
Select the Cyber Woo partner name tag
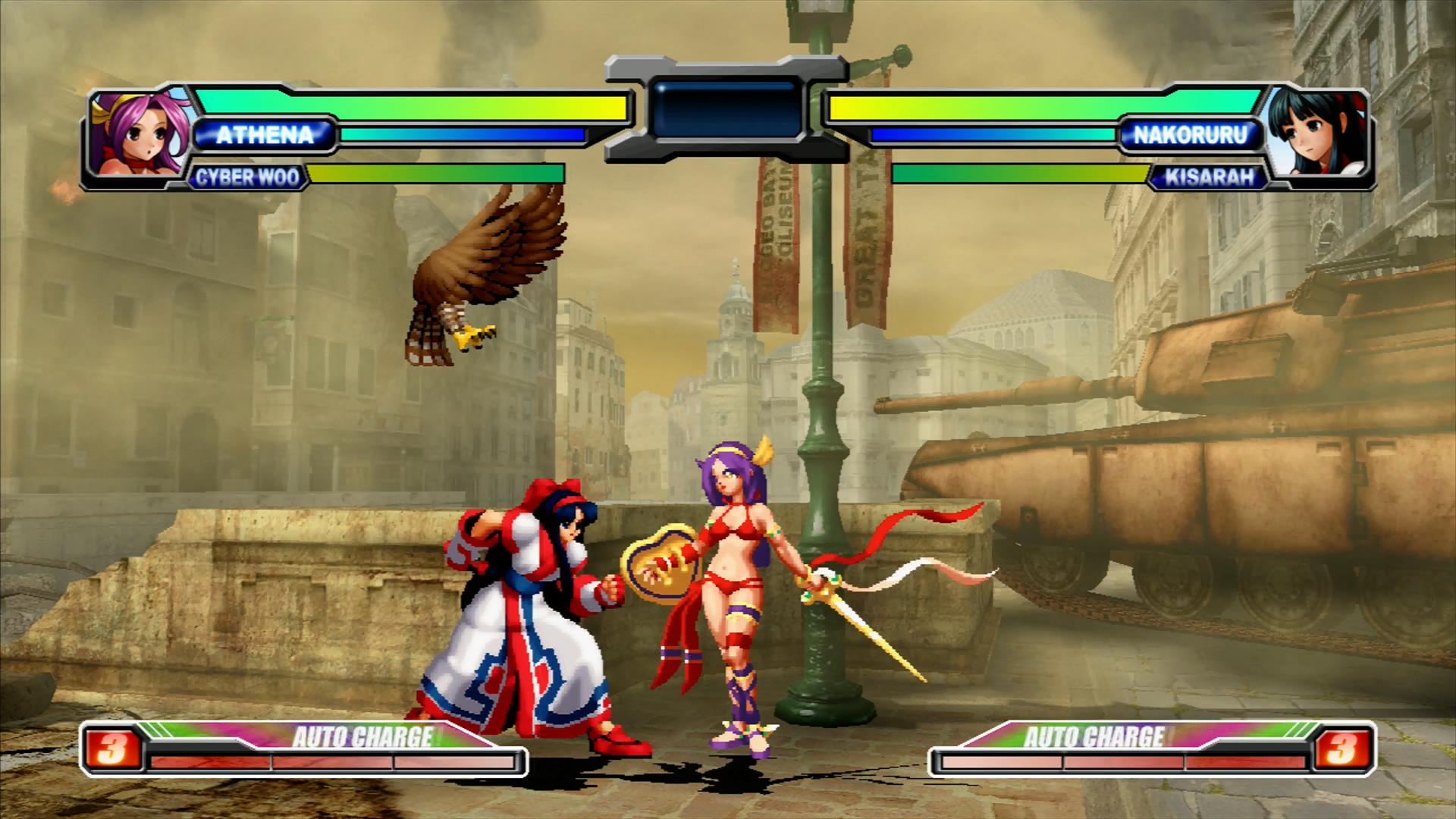click(x=247, y=177)
